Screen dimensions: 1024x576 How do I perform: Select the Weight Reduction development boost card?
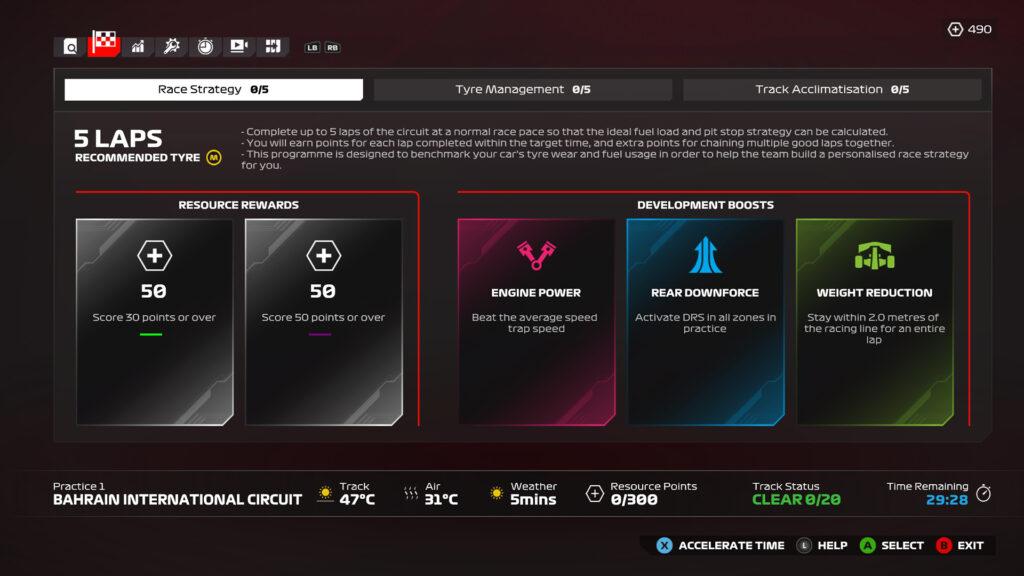874,322
